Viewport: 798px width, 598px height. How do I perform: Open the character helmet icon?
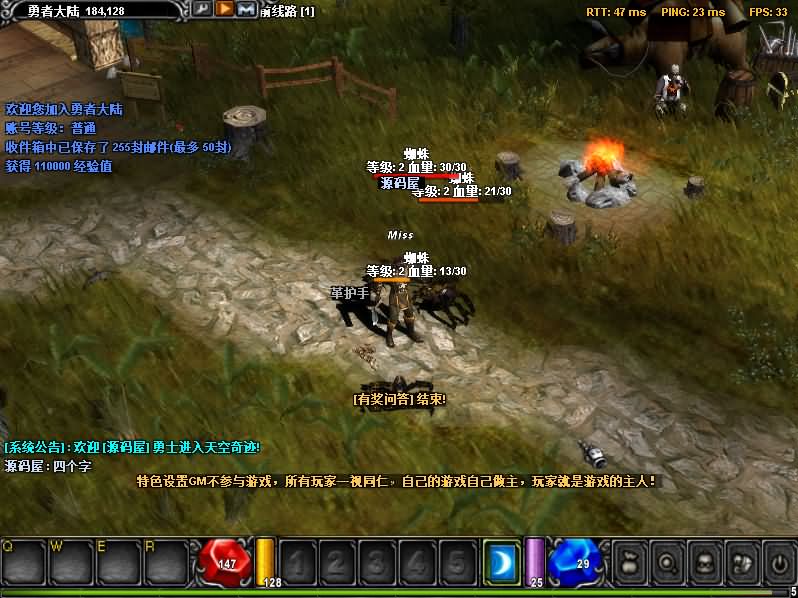click(x=703, y=562)
